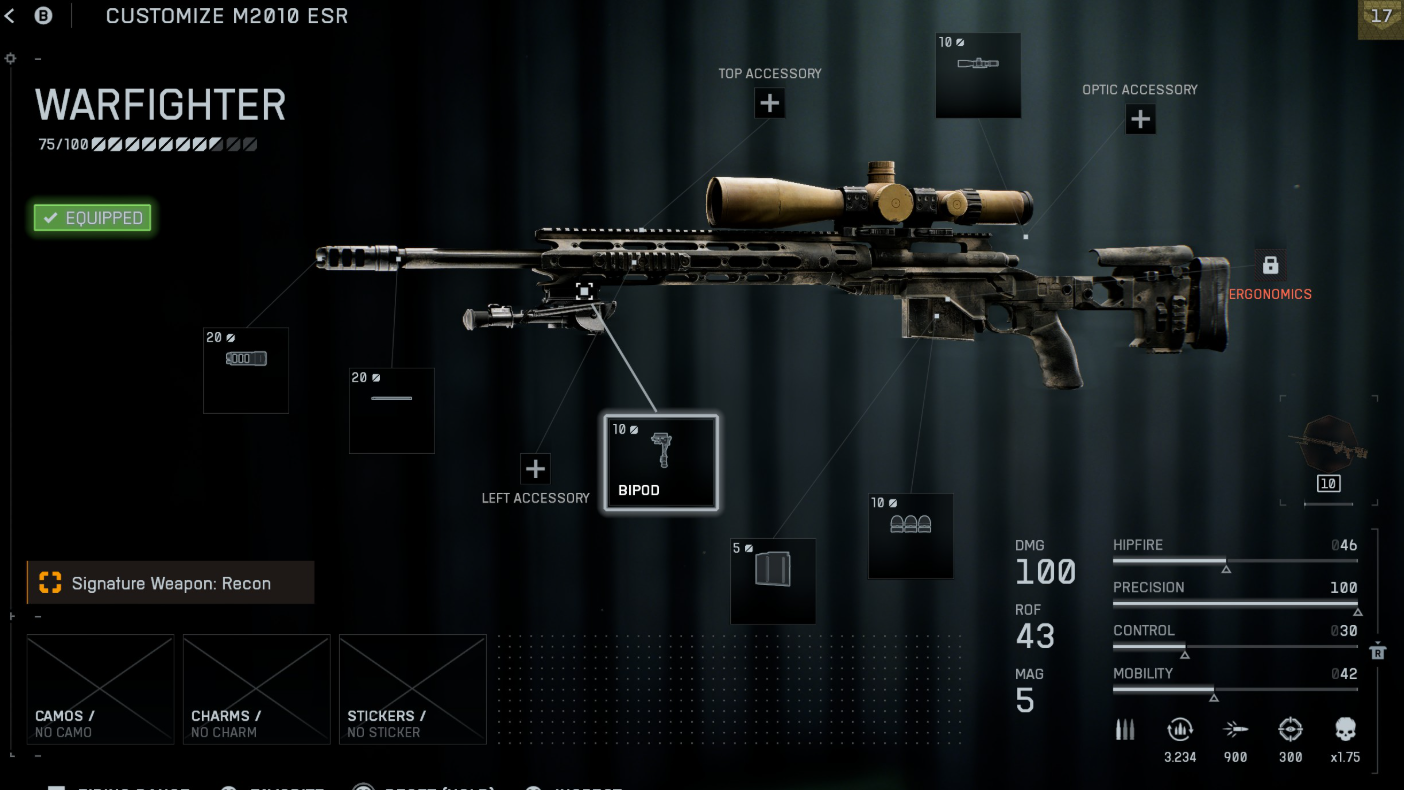Image resolution: width=1404 pixels, height=790 pixels.
Task: Add an Optic Accessory attachment
Action: tap(1140, 120)
